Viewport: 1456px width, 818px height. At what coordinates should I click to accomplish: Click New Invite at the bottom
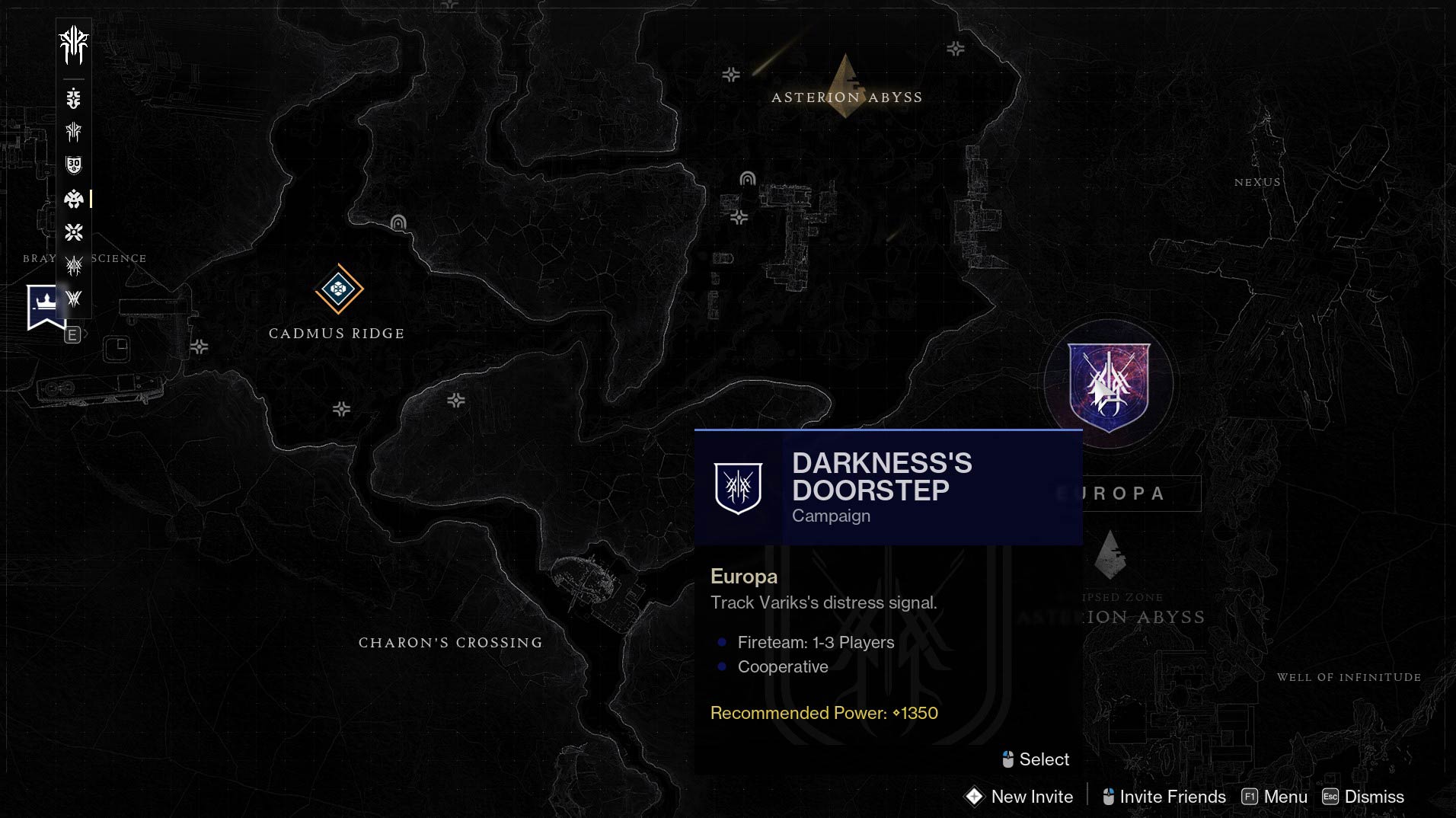1019,797
